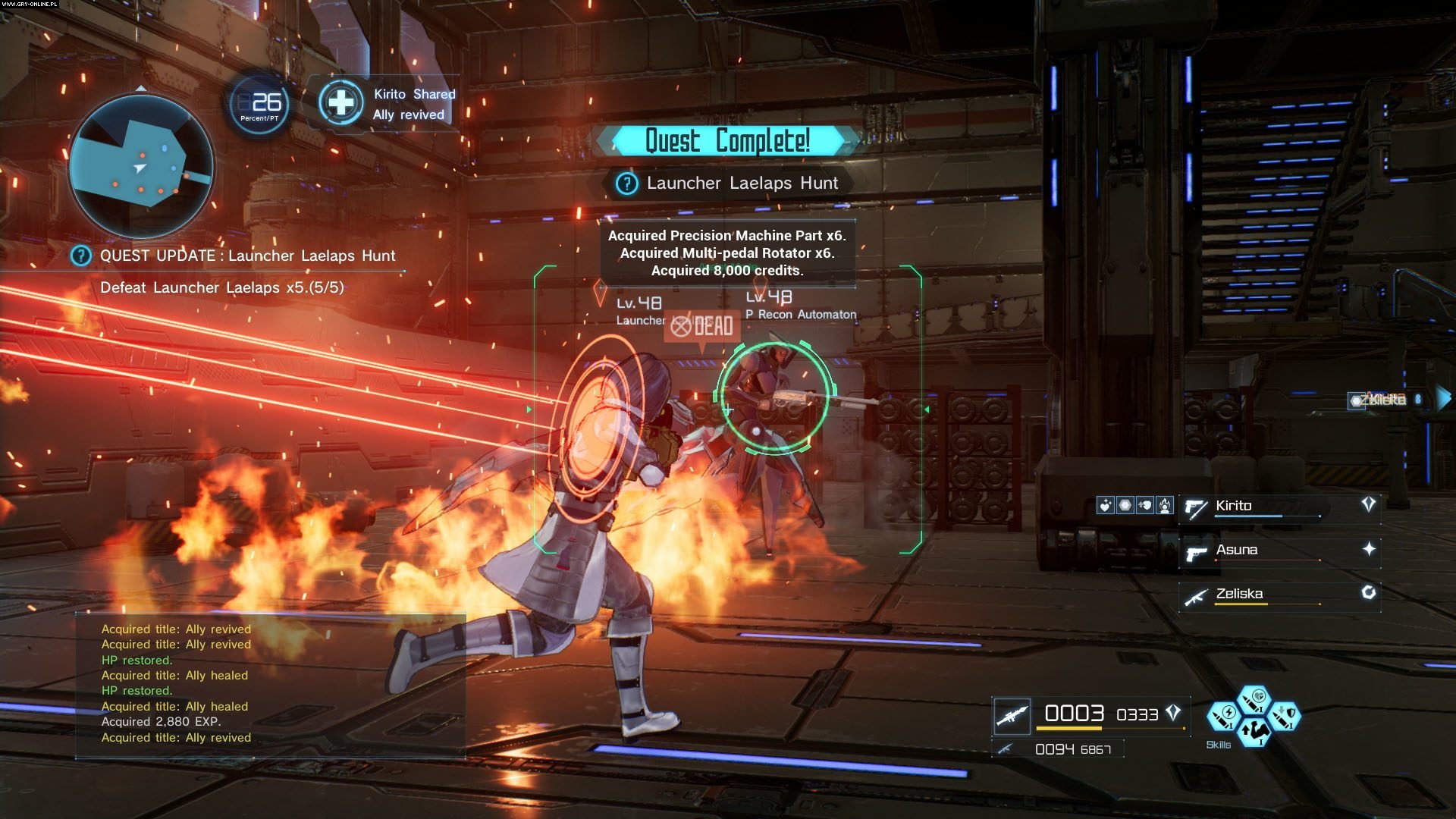Screen dimensions: 1456x819
Task: Click the hexagon buff status icon
Action: coord(1125,505)
